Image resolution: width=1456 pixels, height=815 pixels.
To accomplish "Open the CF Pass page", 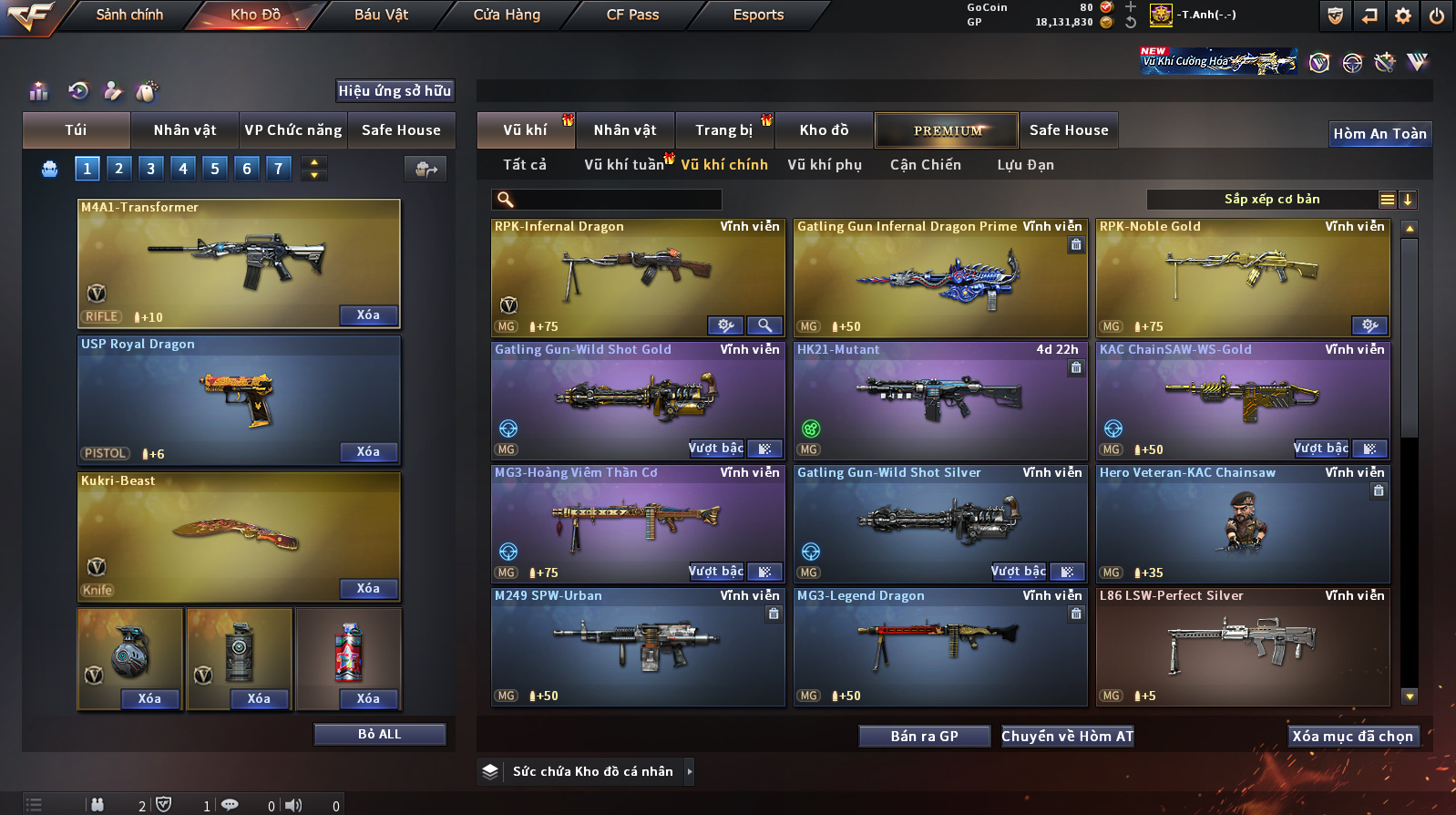I will [632, 15].
